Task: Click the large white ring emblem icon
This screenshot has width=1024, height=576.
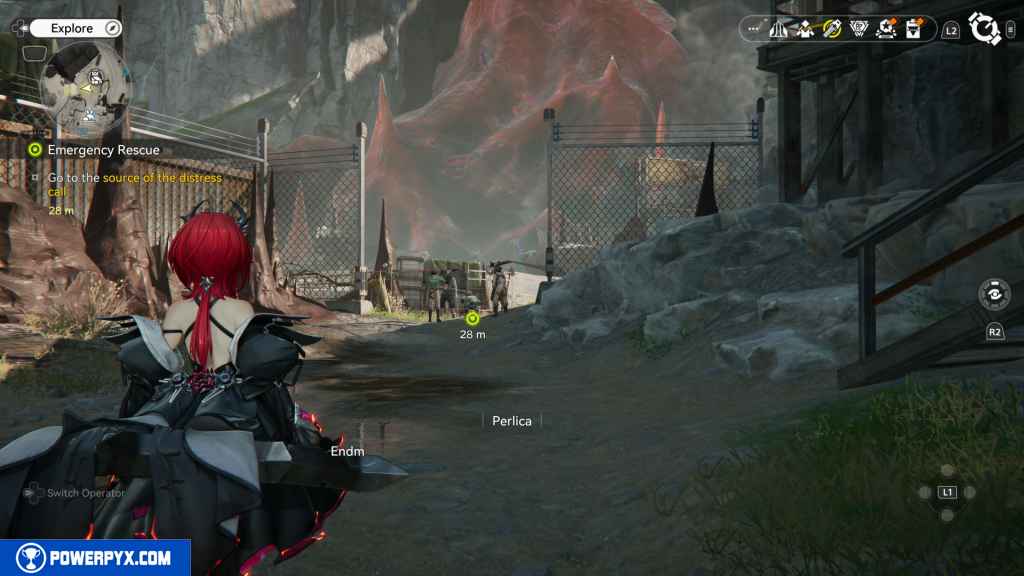Action: [984, 29]
